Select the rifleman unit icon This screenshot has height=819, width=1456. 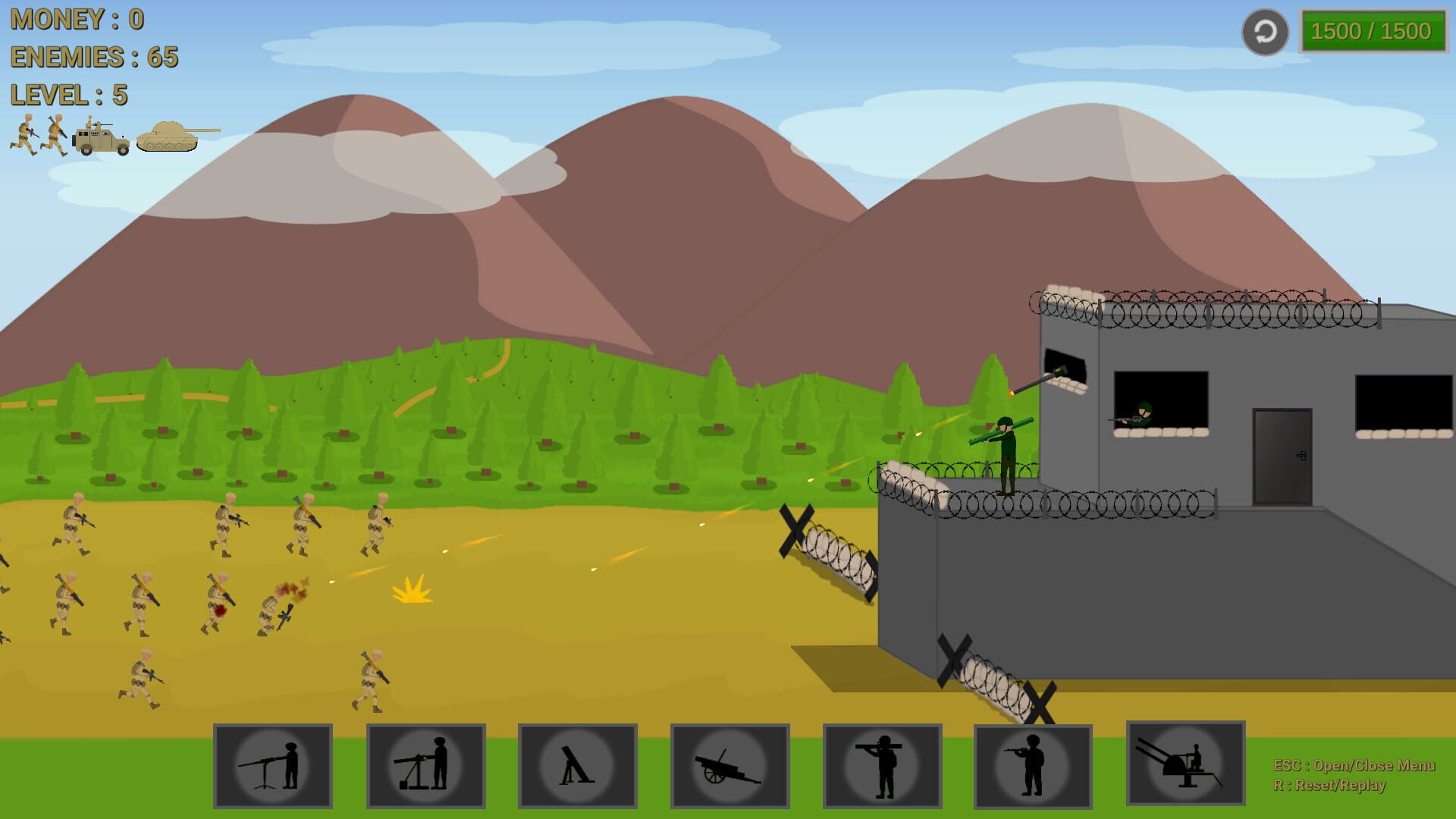(1034, 766)
